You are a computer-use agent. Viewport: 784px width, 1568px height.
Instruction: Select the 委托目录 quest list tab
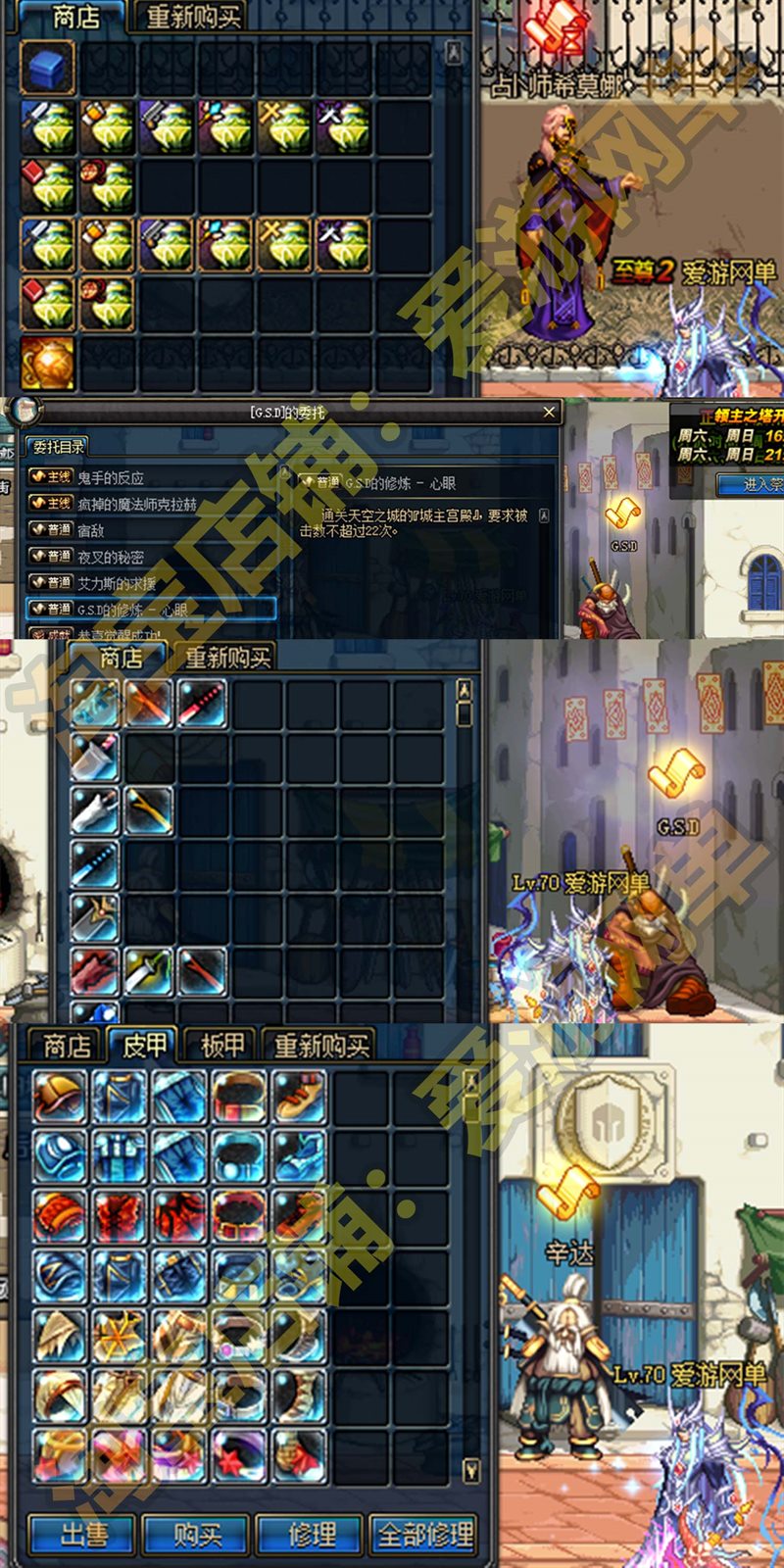point(58,447)
